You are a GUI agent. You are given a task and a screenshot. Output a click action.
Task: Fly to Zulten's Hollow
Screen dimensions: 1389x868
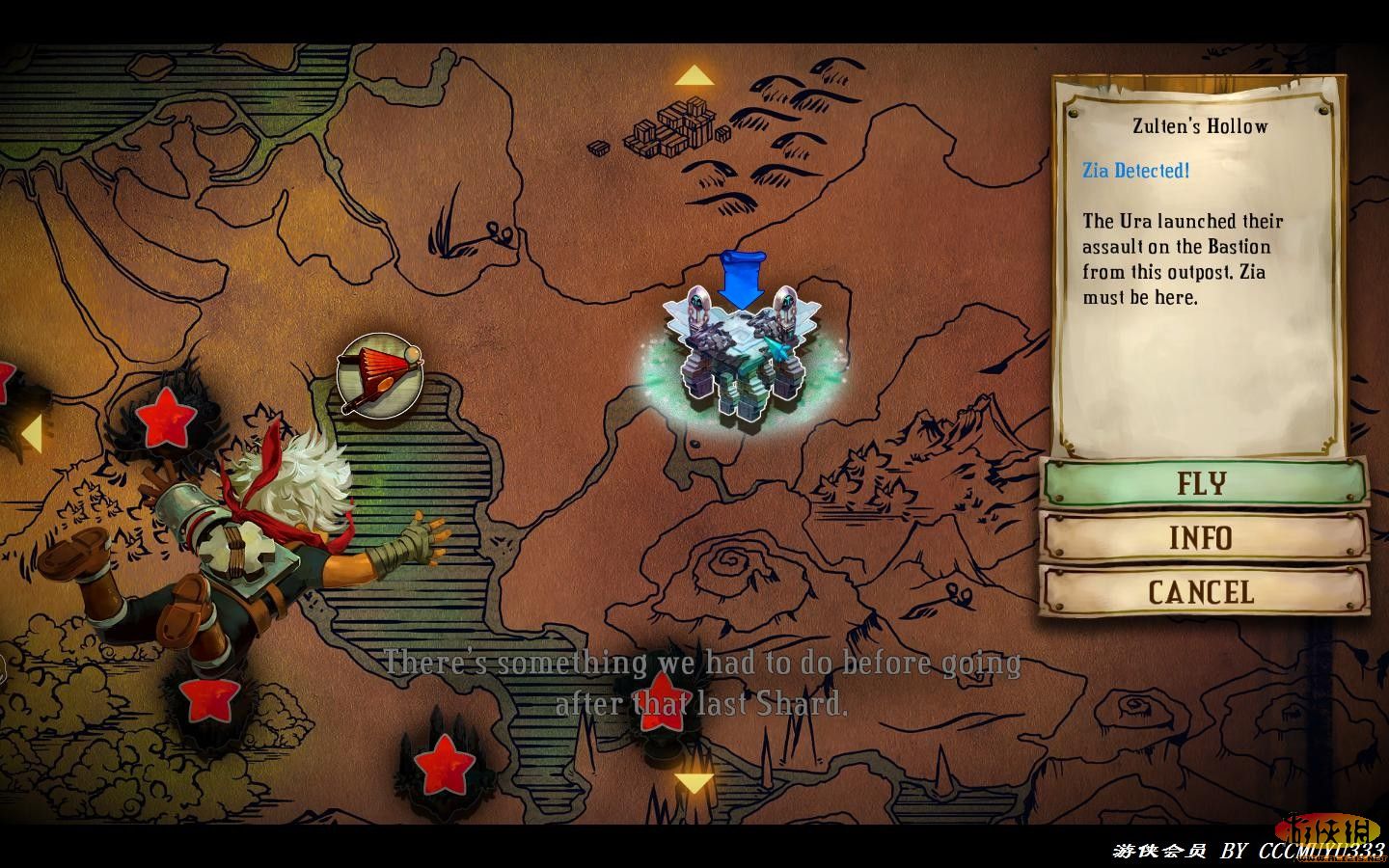pos(1203,482)
